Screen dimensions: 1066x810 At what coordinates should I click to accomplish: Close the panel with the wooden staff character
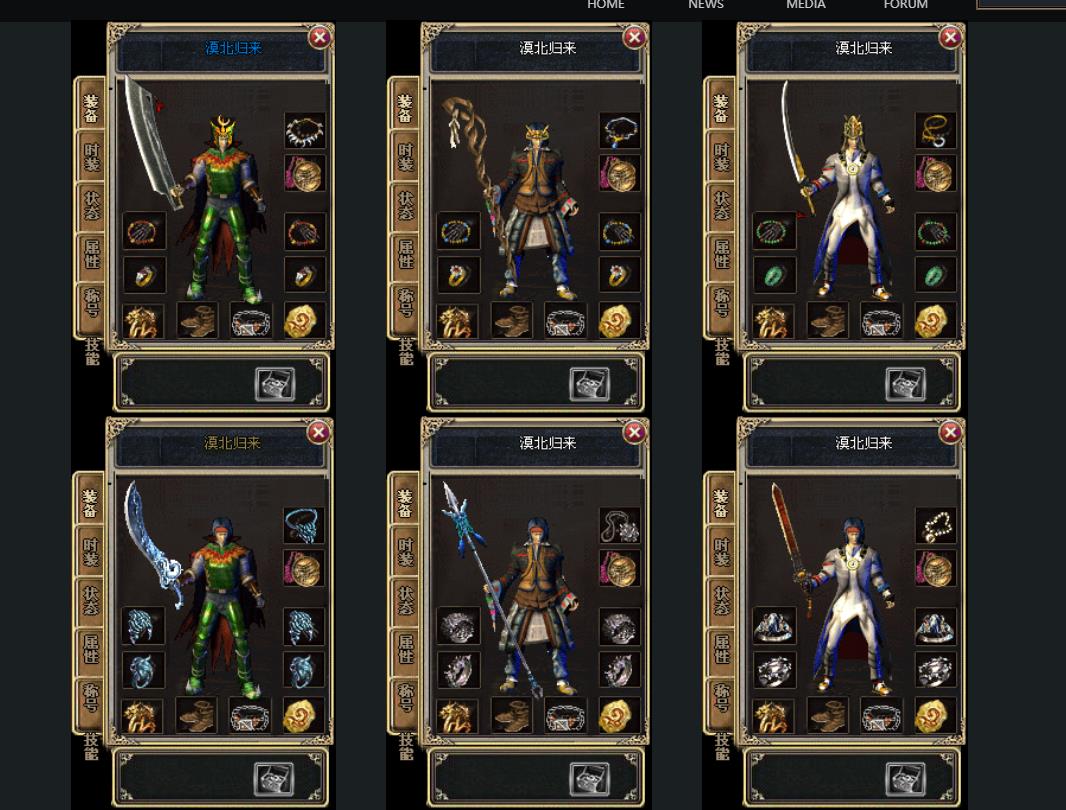[x=634, y=38]
